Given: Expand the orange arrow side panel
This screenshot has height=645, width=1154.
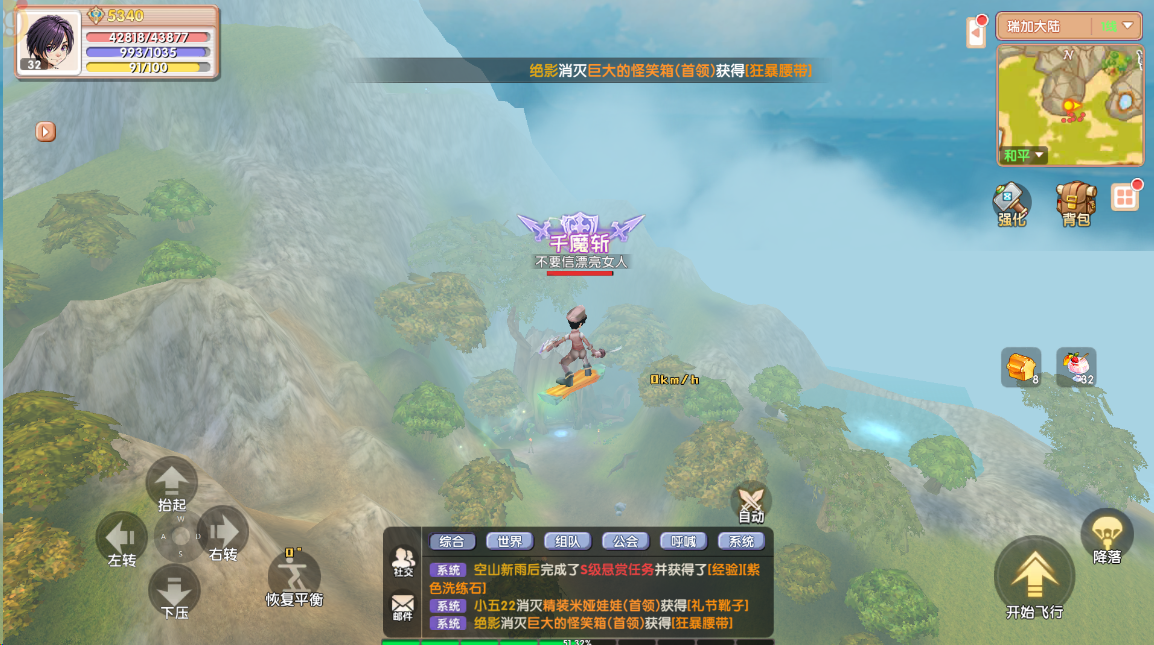Looking at the screenshot, I should click(45, 131).
